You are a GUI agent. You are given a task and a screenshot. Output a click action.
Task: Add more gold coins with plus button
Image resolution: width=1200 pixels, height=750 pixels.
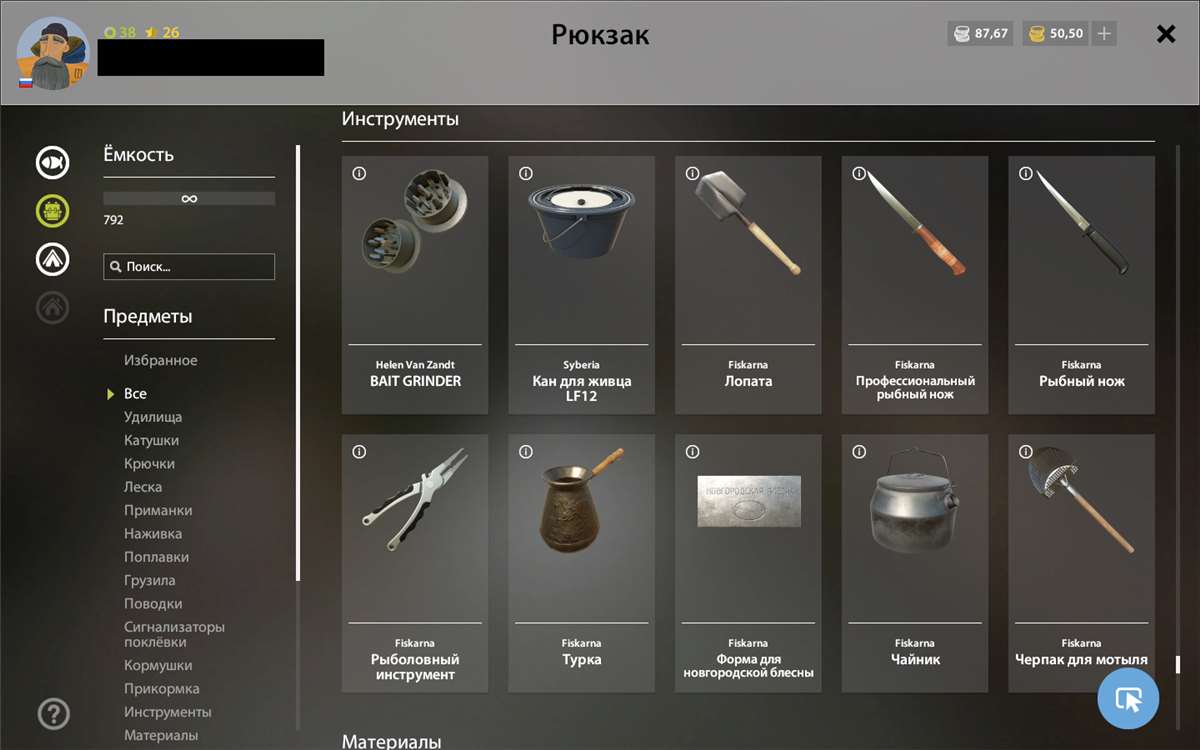click(x=1104, y=34)
